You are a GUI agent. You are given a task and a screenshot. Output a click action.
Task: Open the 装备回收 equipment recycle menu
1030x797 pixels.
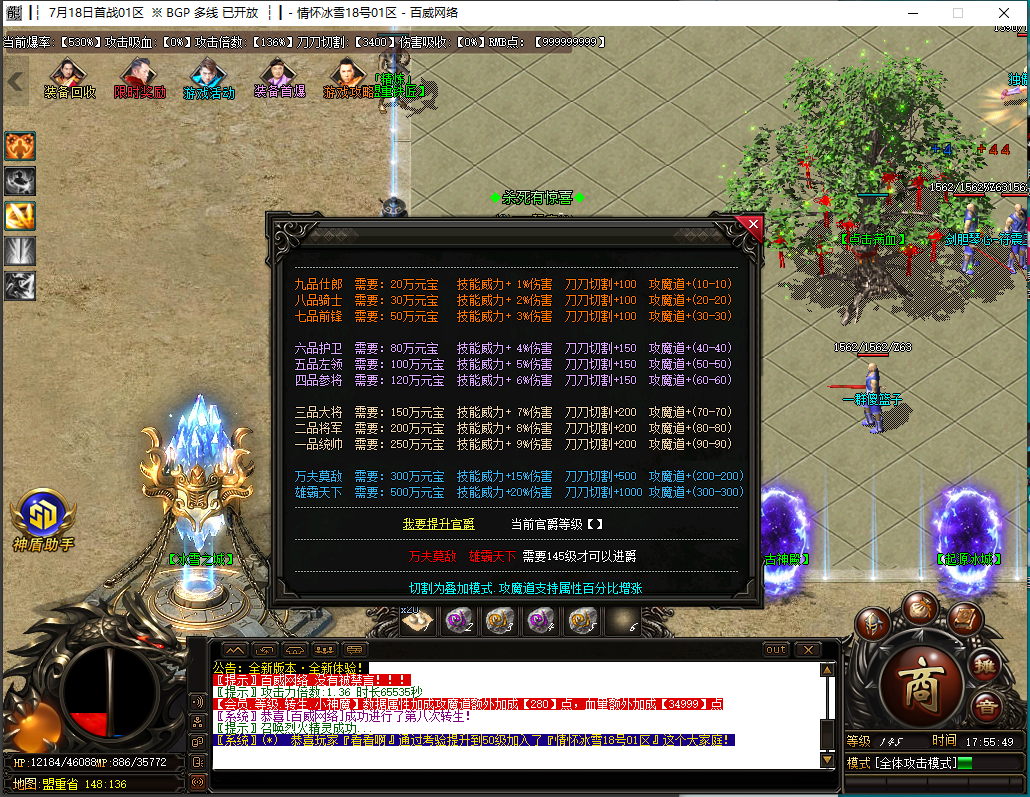pyautogui.click(x=69, y=79)
